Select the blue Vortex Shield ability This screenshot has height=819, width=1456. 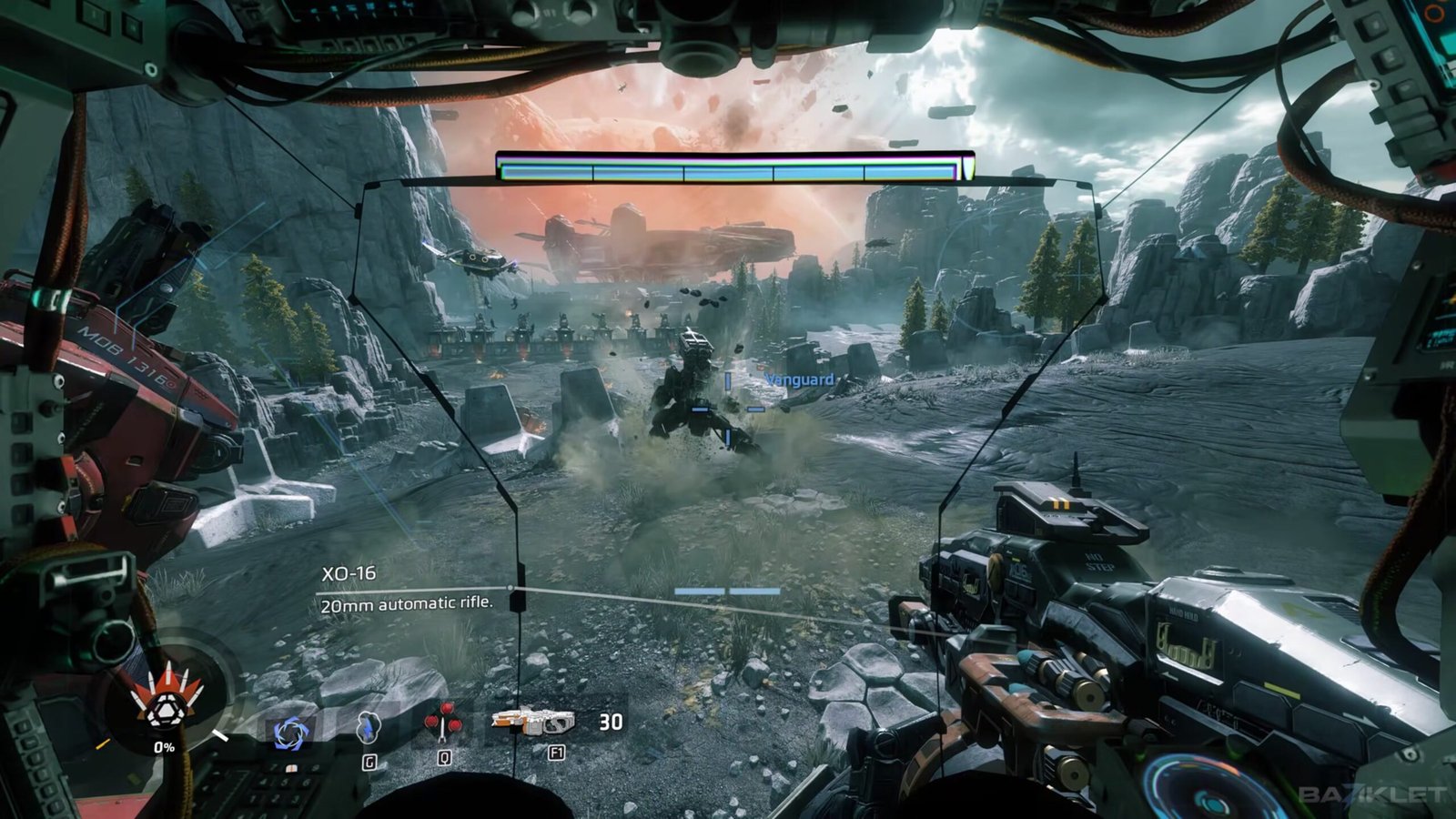[291, 733]
